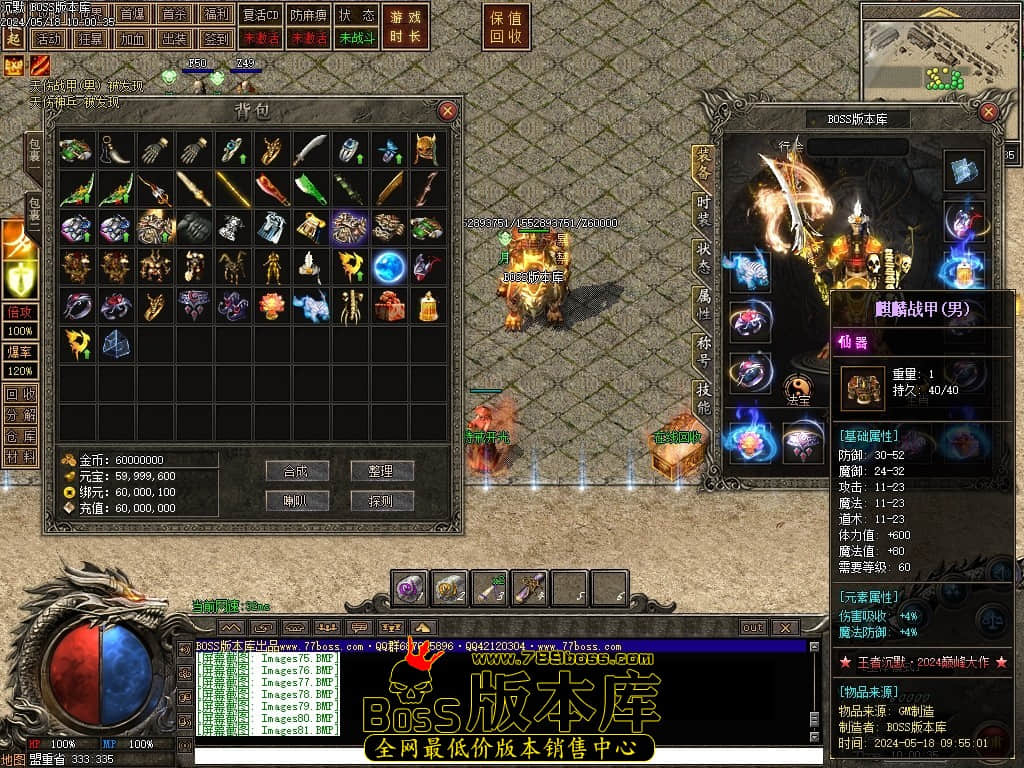Sort the bag with the 整理 button
The height and width of the screenshot is (768, 1024).
381,471
